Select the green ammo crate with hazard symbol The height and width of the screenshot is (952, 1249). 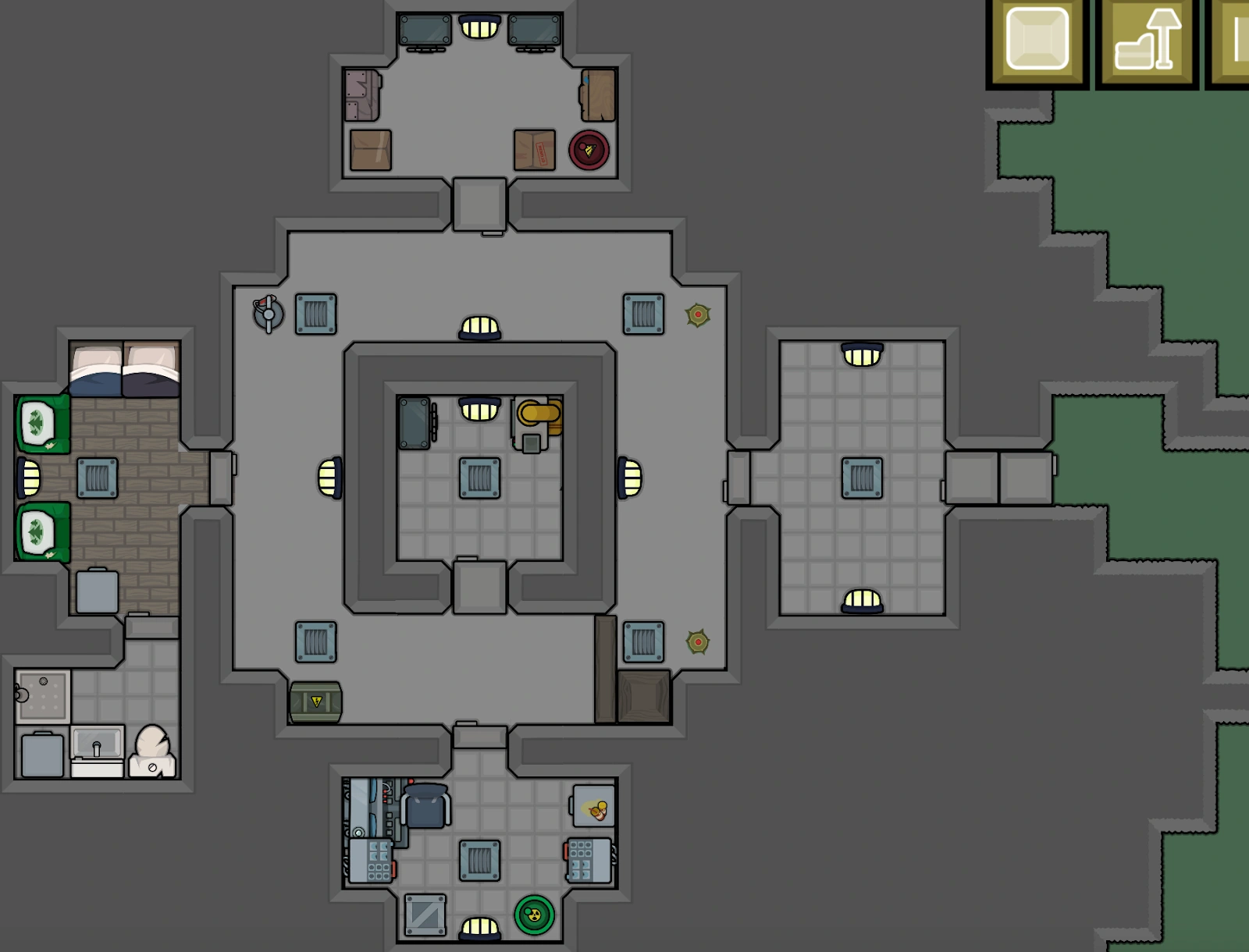point(314,702)
